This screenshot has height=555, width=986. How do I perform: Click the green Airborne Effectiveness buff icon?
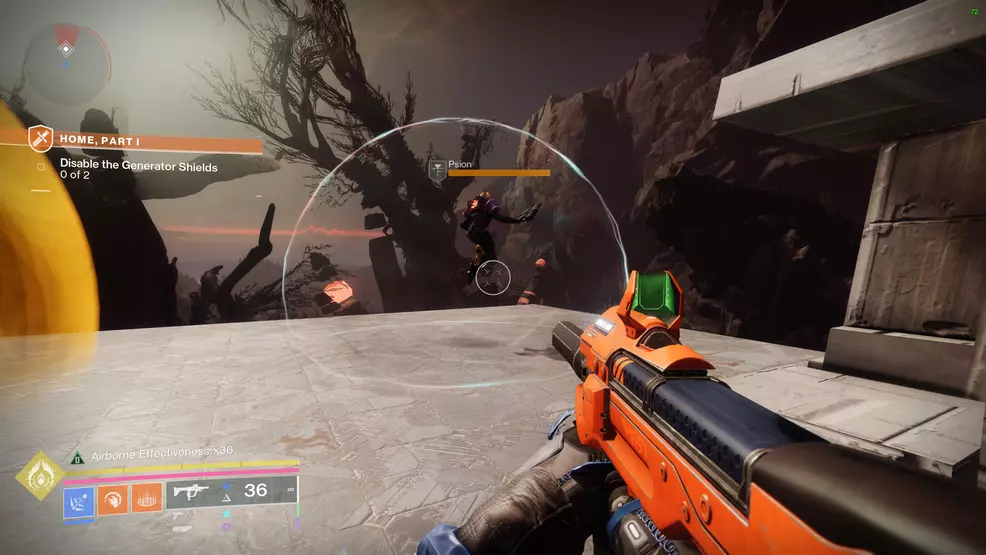click(x=78, y=456)
